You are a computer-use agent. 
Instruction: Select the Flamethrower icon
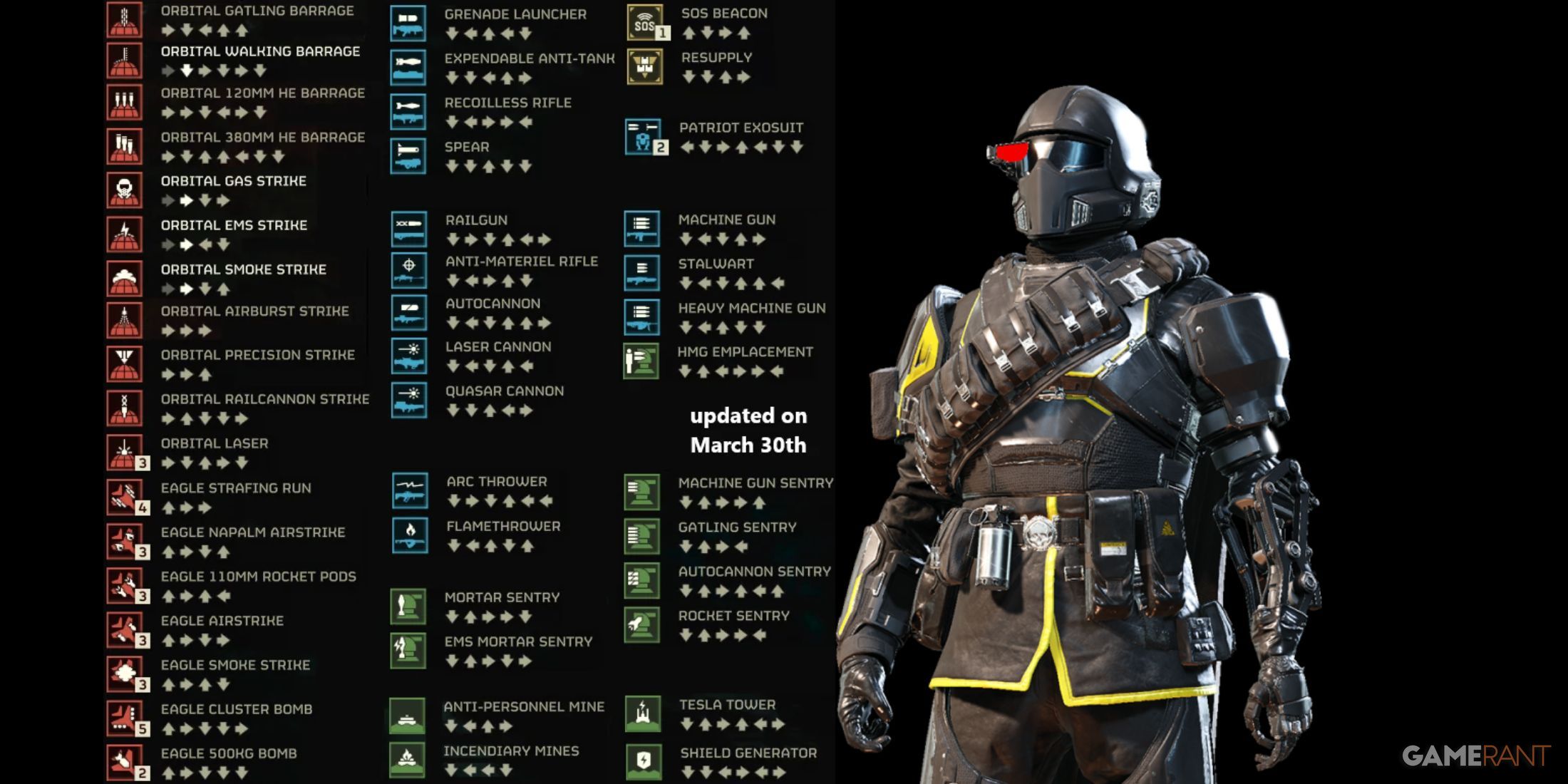tap(410, 535)
